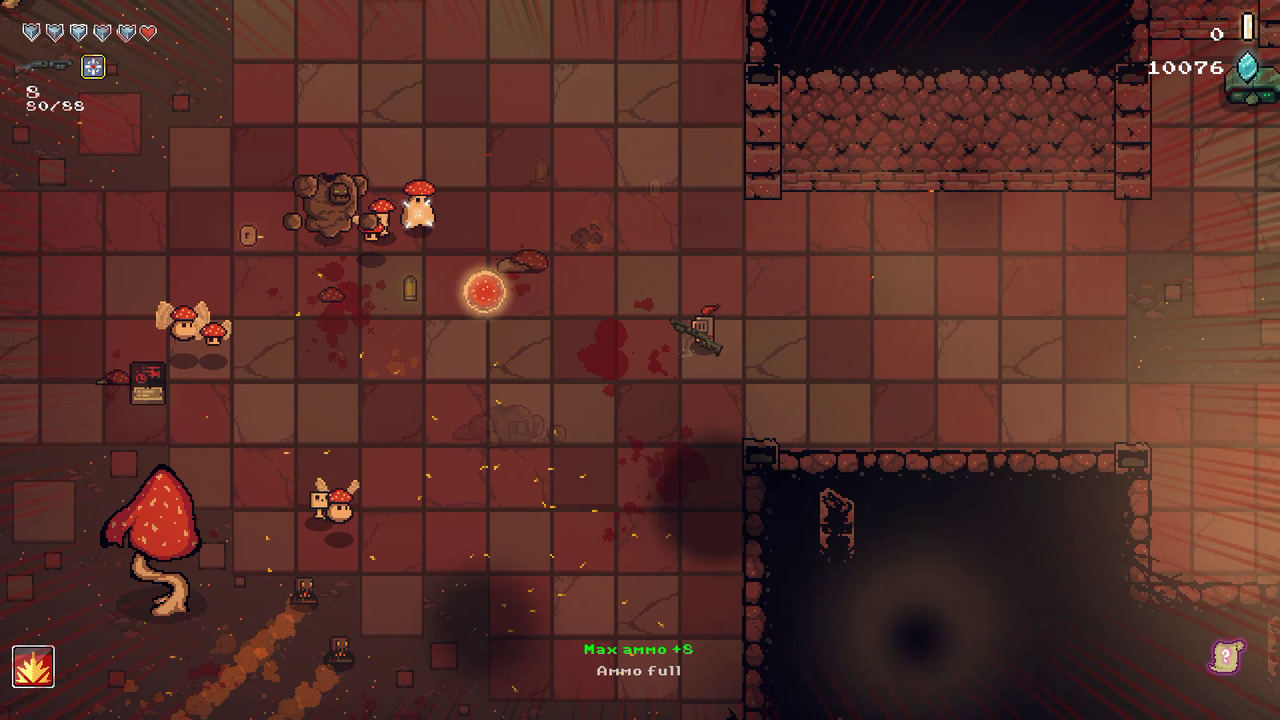This screenshot has height=720, width=1280.
Task: Click the currency counter reading 10076
Action: point(1186,67)
